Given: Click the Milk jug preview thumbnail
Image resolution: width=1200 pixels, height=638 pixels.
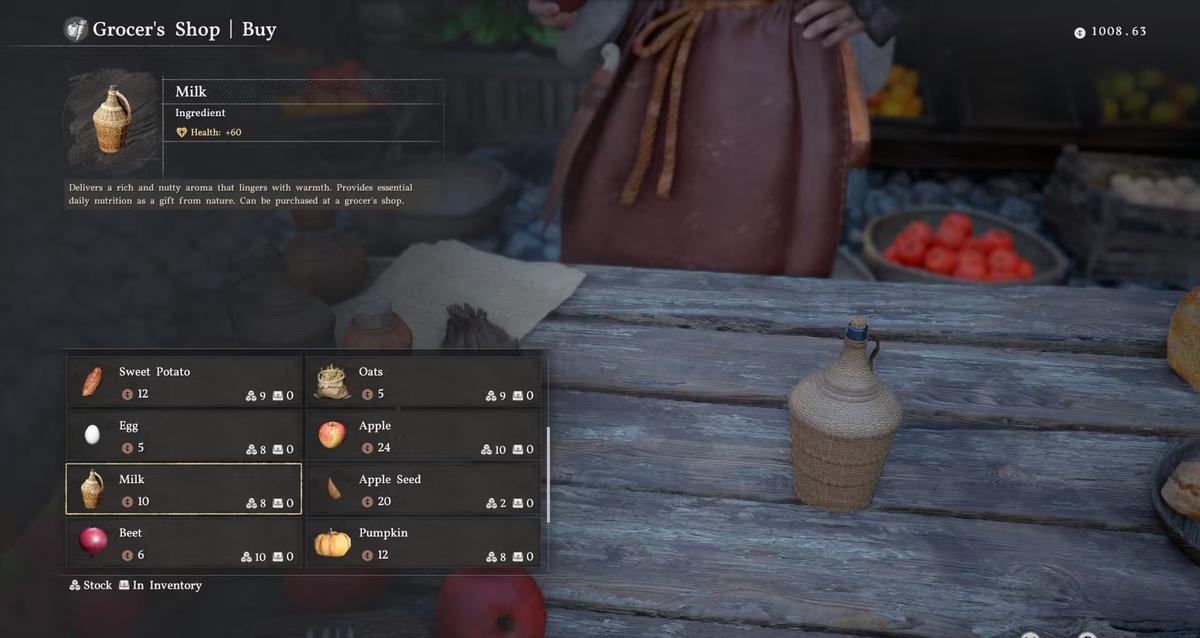Looking at the screenshot, I should click(111, 120).
